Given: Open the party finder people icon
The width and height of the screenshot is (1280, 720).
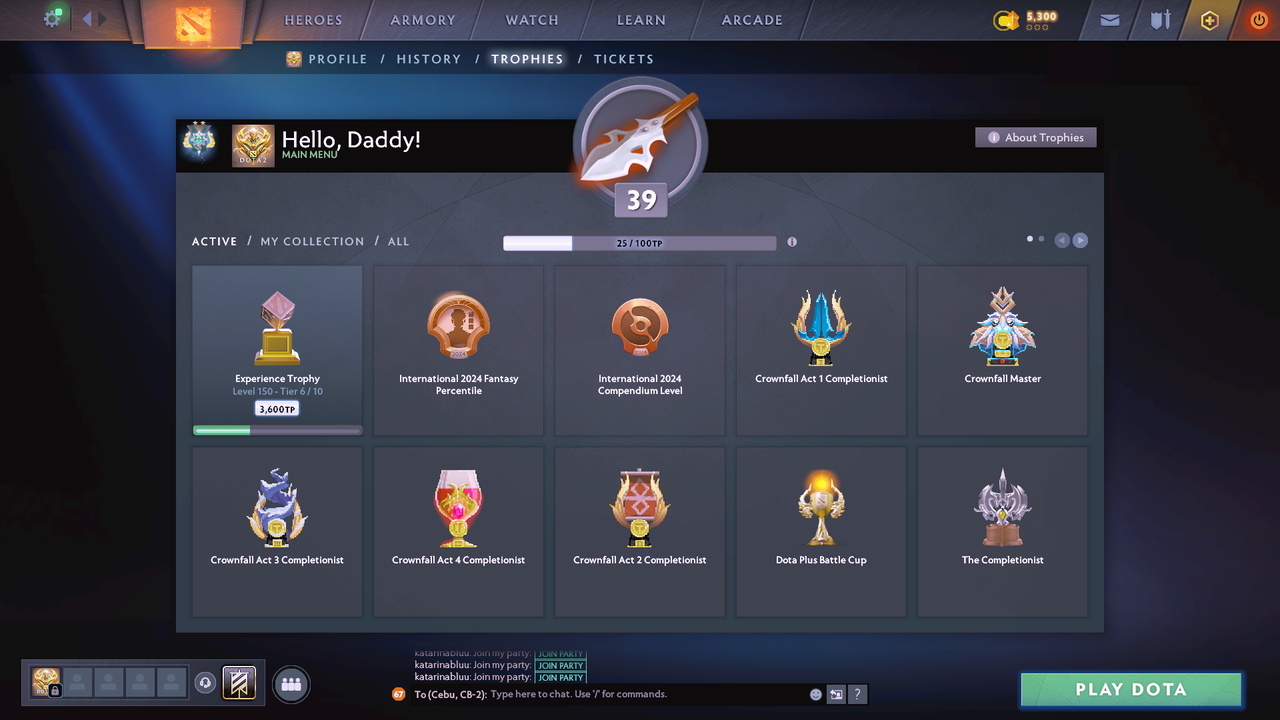Looking at the screenshot, I should (290, 683).
